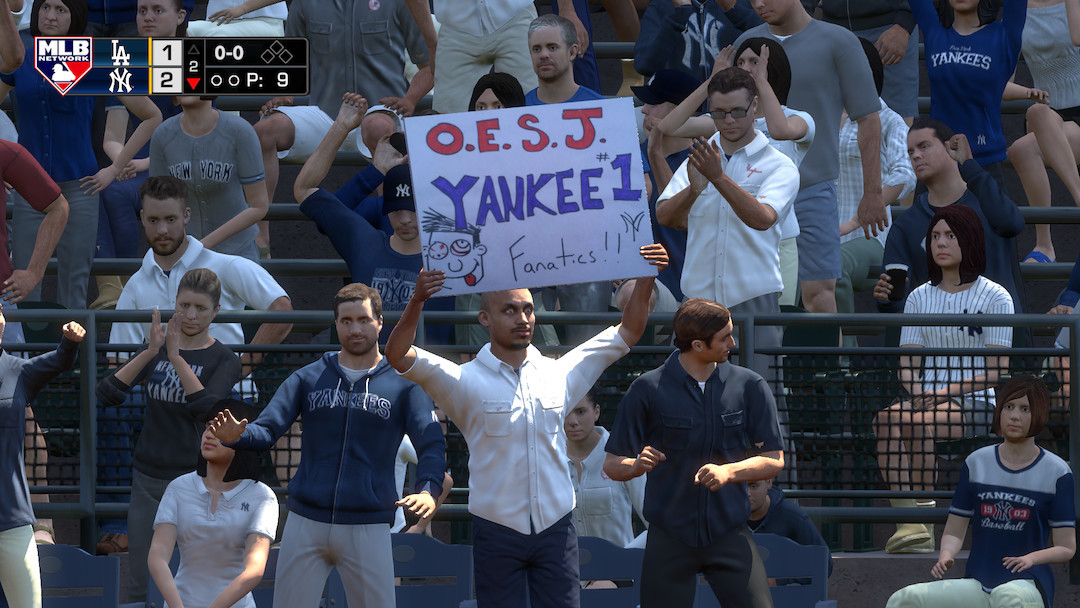This screenshot has height=608, width=1080.
Task: Click the MLB Network logo
Action: (x=63, y=65)
